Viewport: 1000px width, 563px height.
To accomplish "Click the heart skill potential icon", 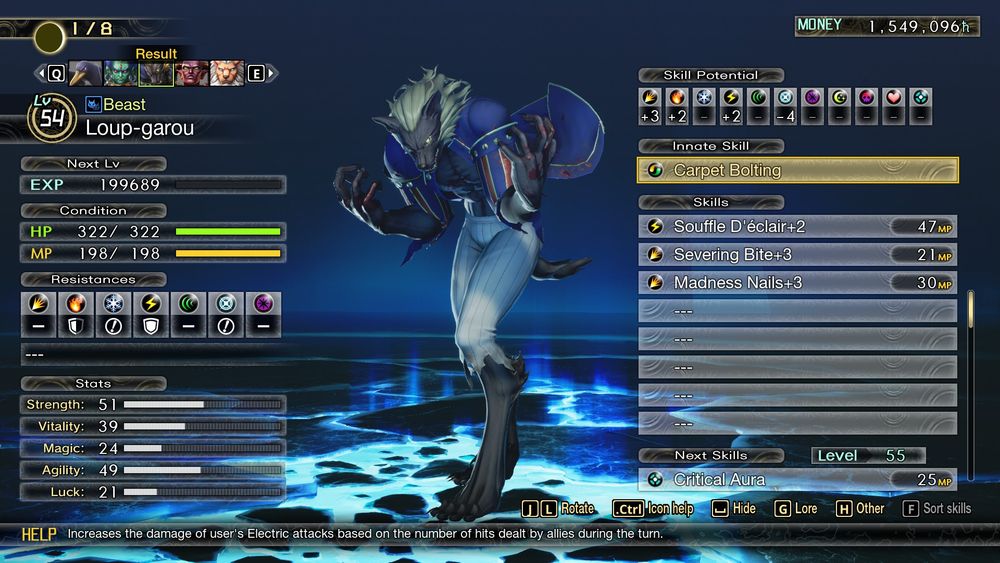I will [894, 98].
